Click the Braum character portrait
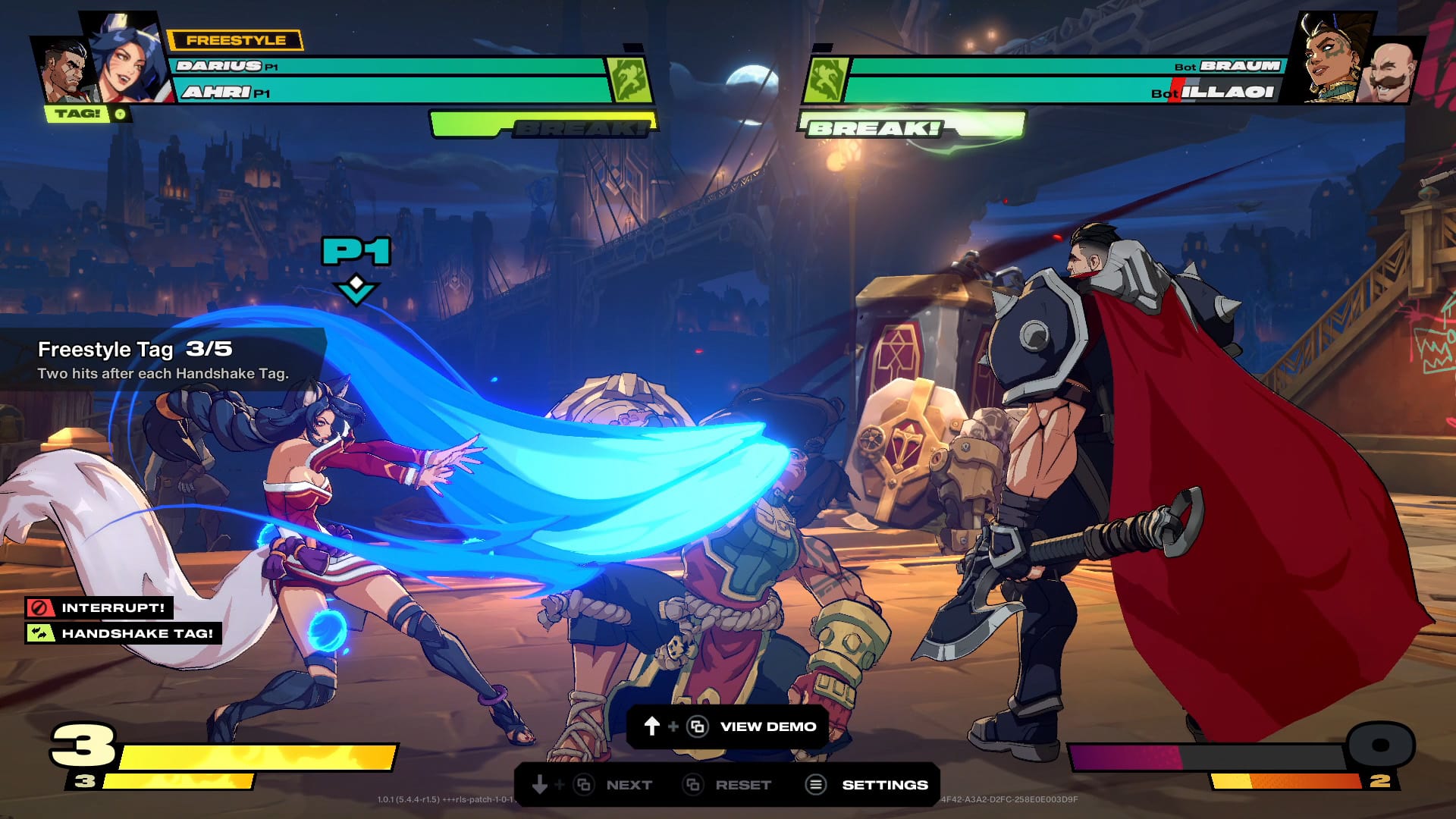 coord(1389,74)
